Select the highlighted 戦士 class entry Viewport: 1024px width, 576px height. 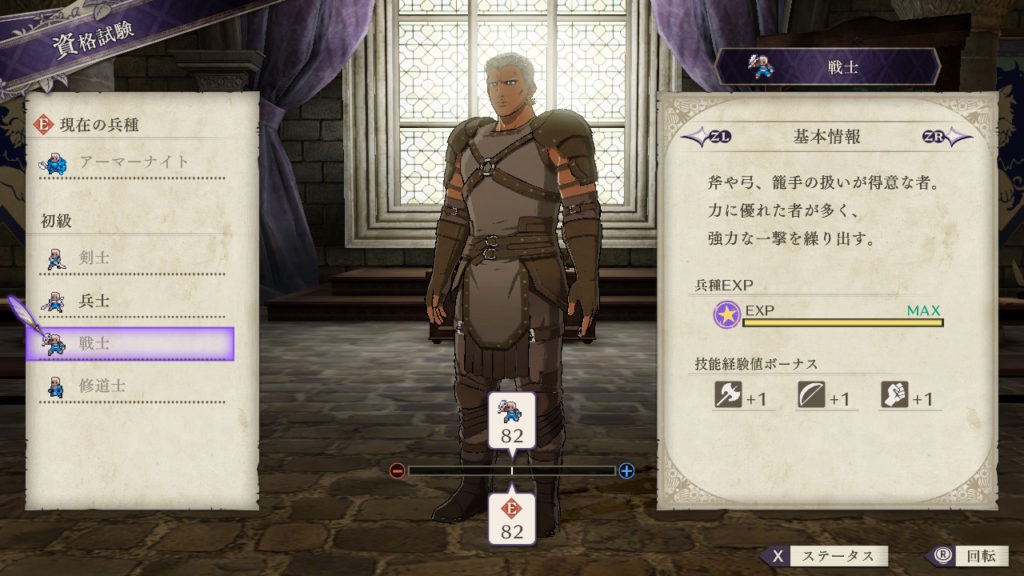pyautogui.click(x=130, y=343)
